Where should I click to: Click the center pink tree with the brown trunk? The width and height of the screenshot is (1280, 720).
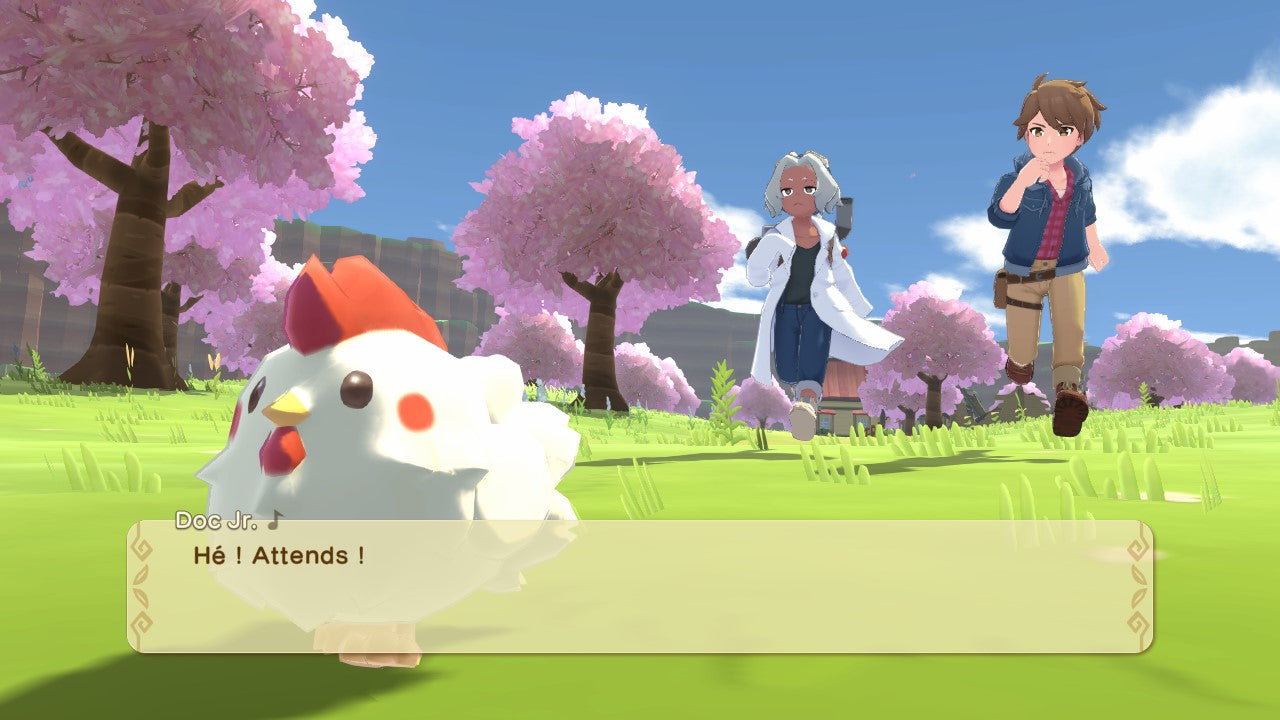coord(595,230)
